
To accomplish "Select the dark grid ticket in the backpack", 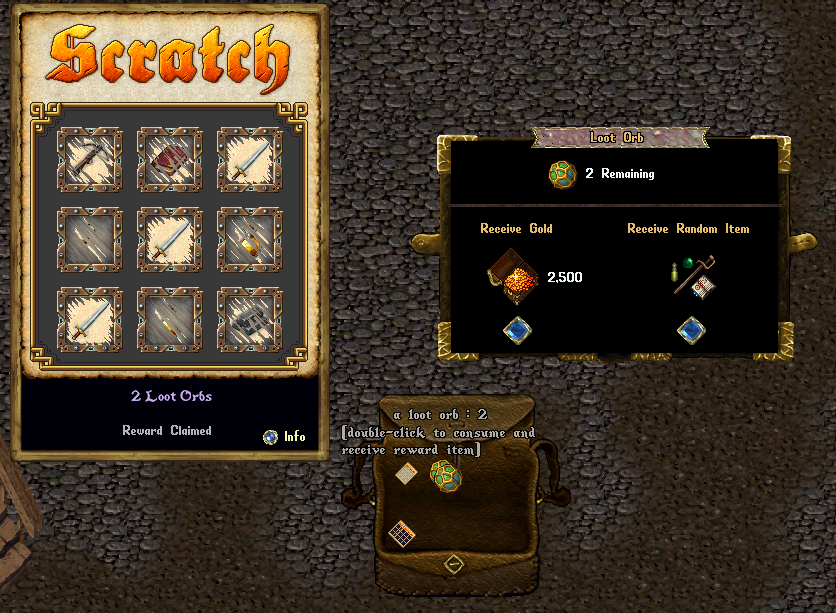I will (402, 534).
